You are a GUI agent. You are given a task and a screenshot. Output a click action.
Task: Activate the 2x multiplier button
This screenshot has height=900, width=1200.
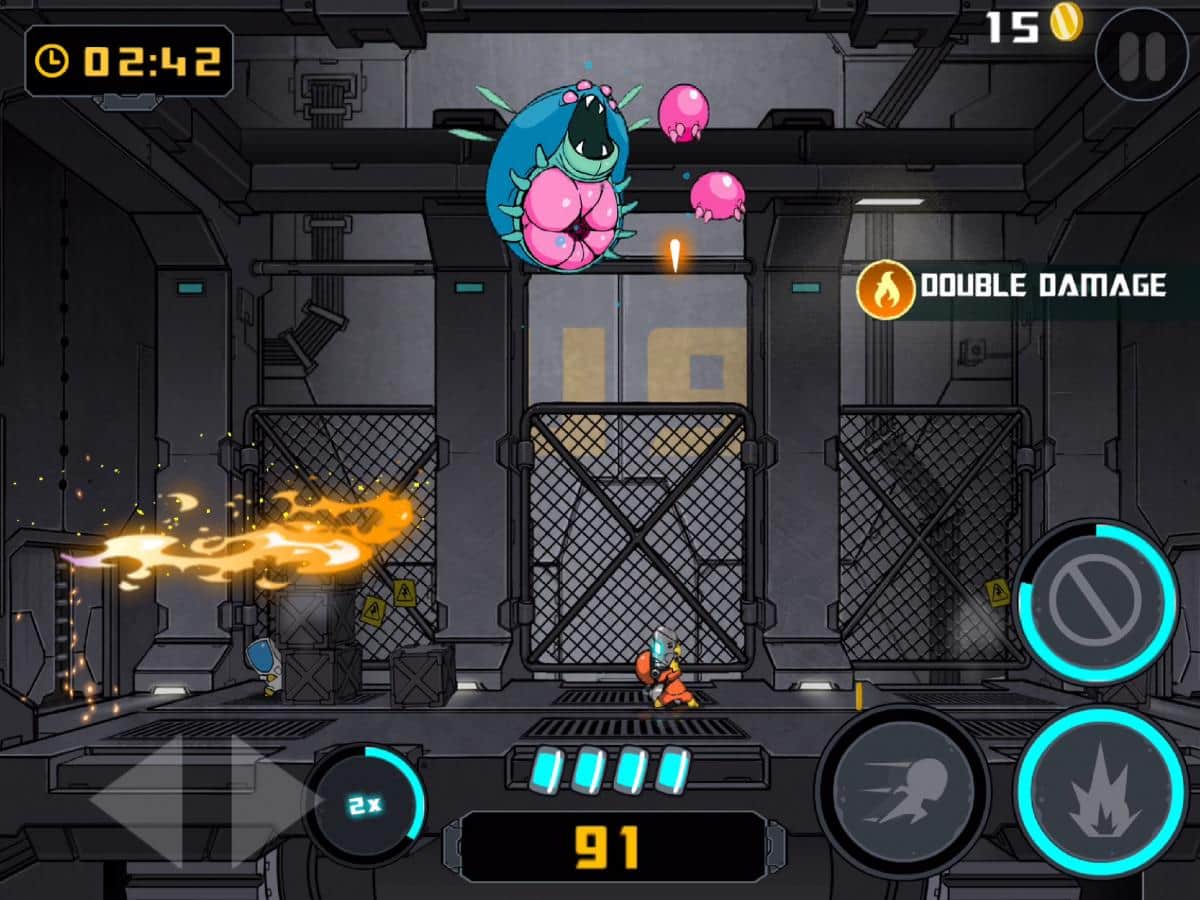click(x=364, y=804)
